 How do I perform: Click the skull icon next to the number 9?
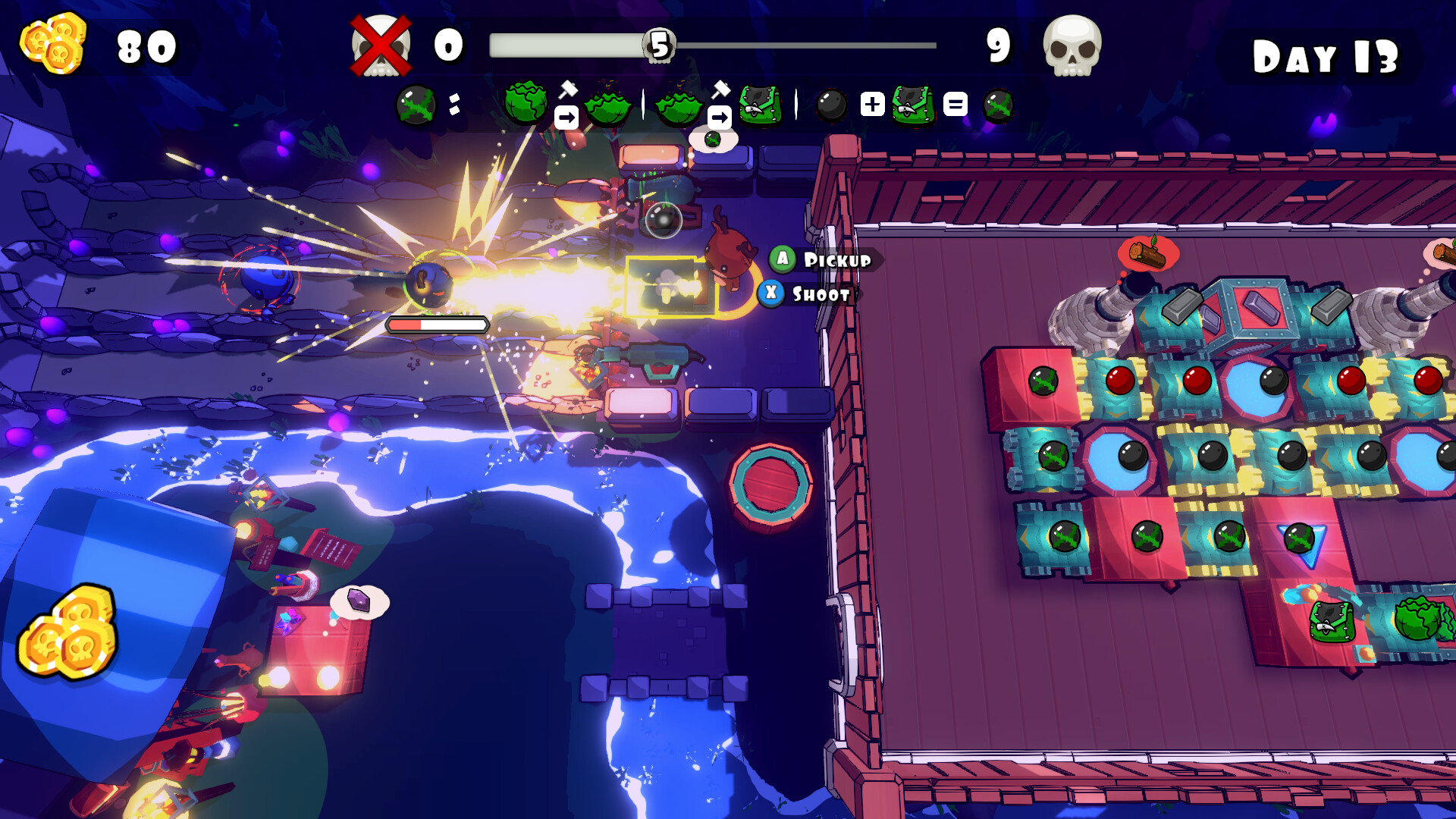tap(1073, 47)
